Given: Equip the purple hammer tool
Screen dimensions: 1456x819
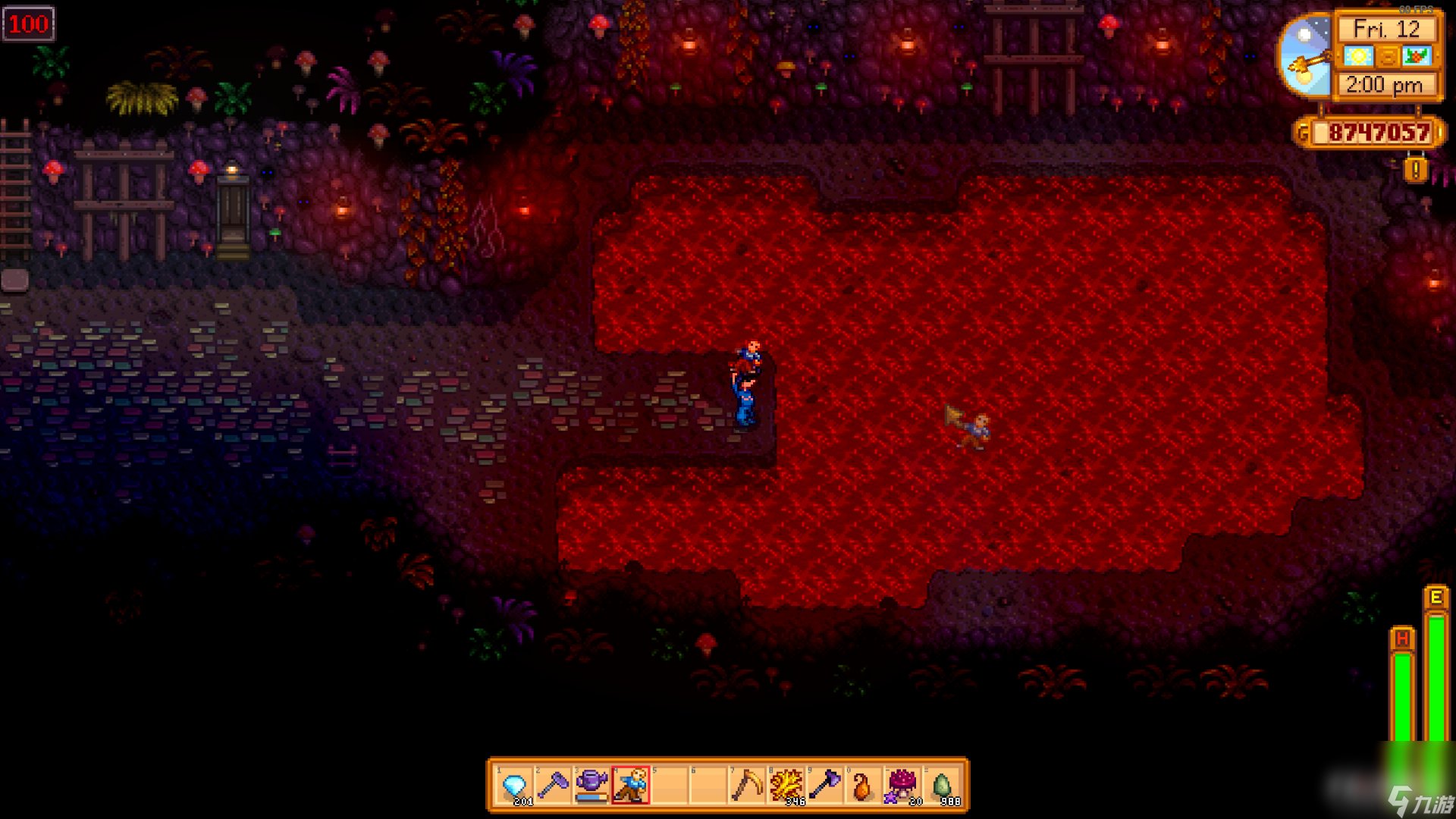Looking at the screenshot, I should 554,786.
